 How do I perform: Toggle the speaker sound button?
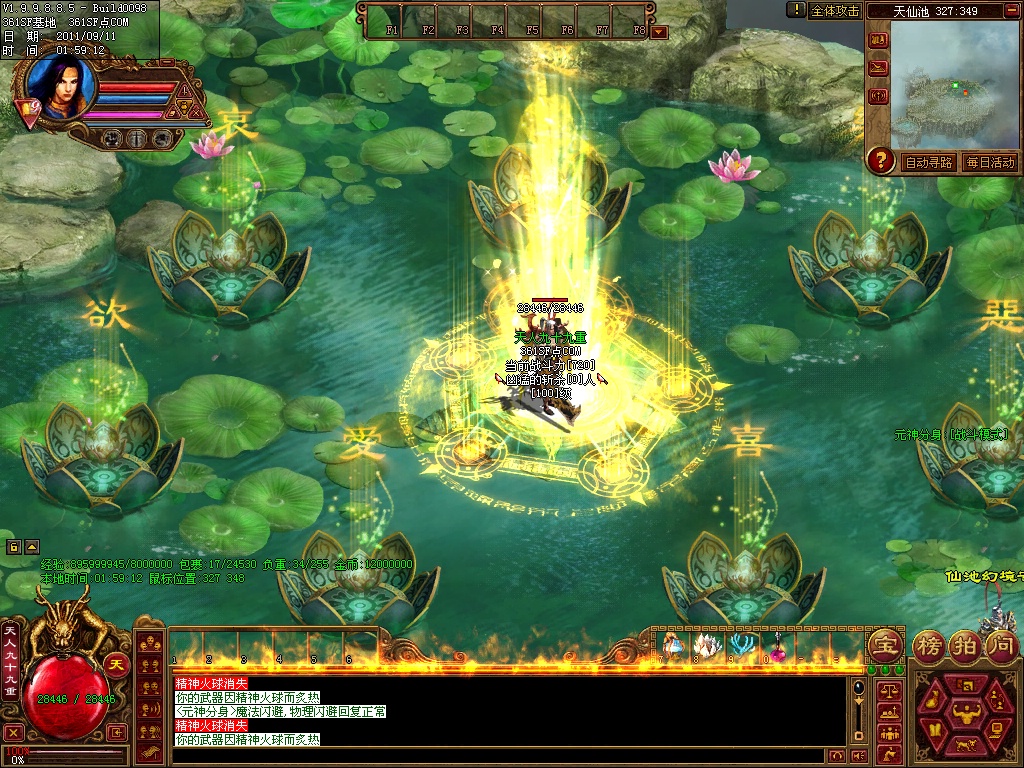point(858,755)
